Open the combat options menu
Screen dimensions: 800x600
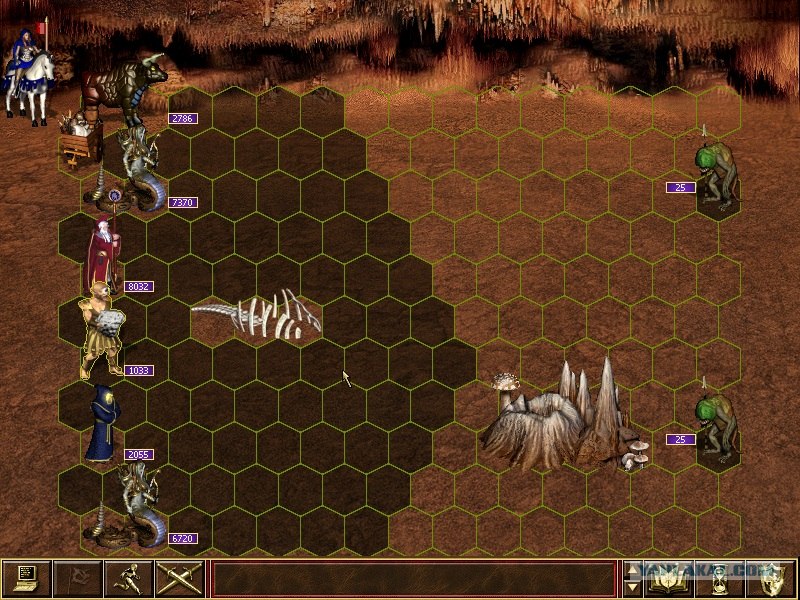tap(26, 578)
